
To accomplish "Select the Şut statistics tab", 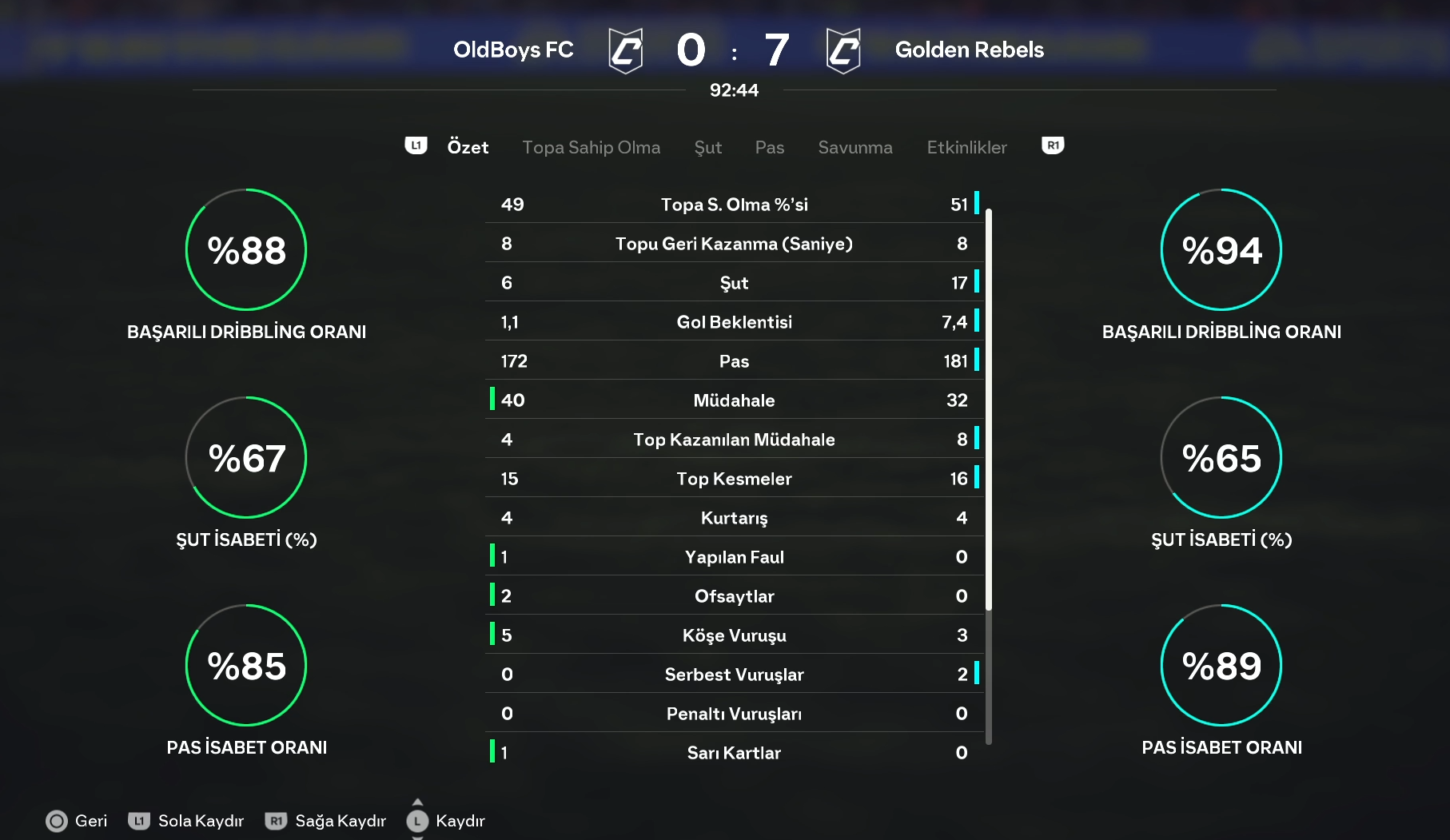I will (707, 147).
